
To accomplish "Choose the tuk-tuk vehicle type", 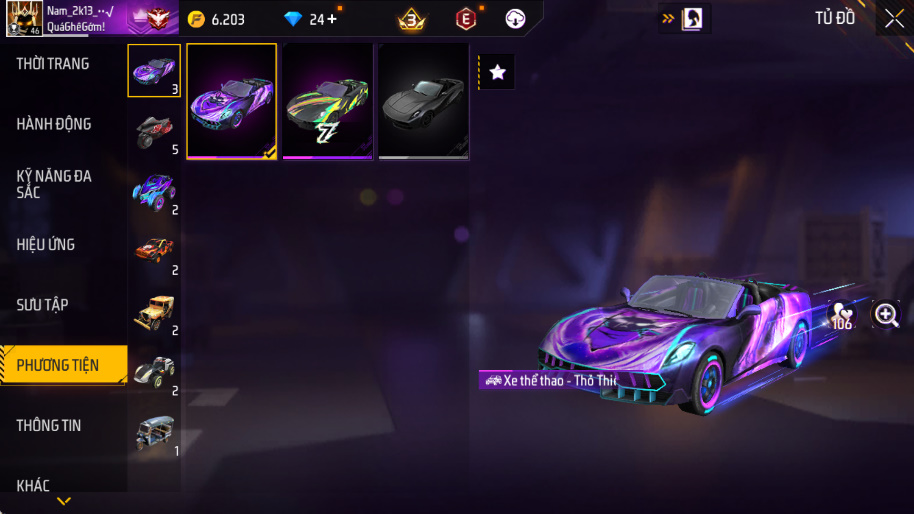I will click(154, 431).
